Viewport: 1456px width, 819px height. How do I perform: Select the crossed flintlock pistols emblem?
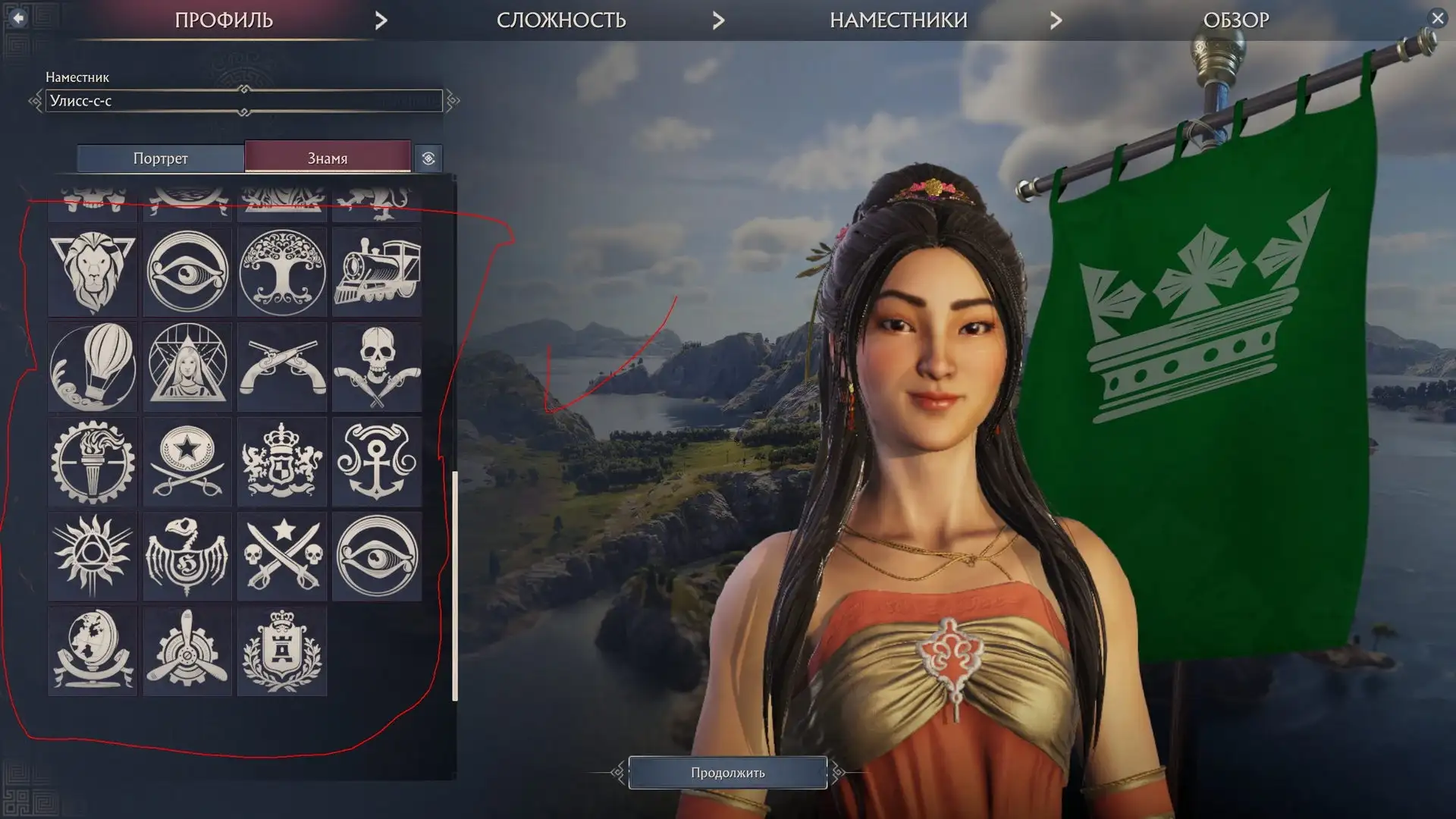point(282,367)
